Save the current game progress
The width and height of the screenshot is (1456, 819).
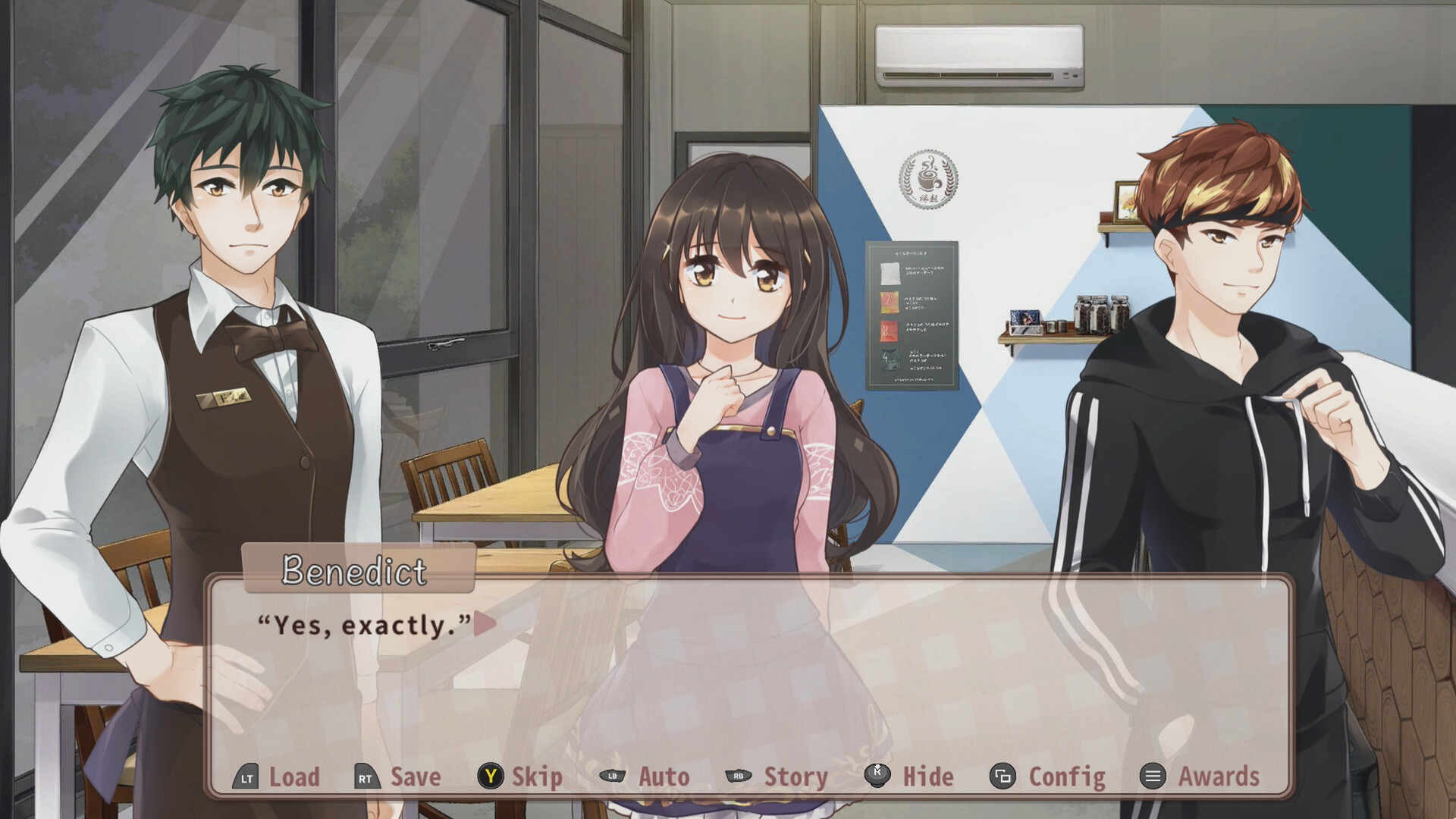[x=415, y=777]
